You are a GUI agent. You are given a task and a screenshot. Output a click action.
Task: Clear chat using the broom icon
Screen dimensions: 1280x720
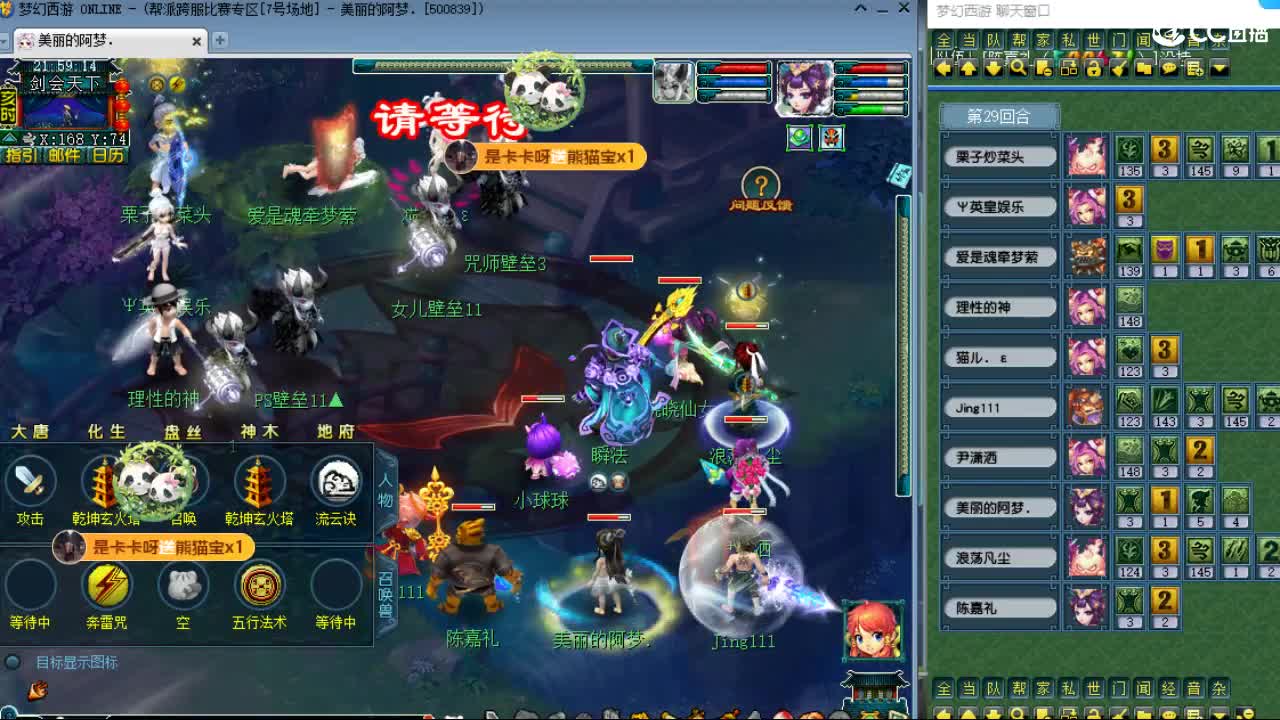point(1121,68)
